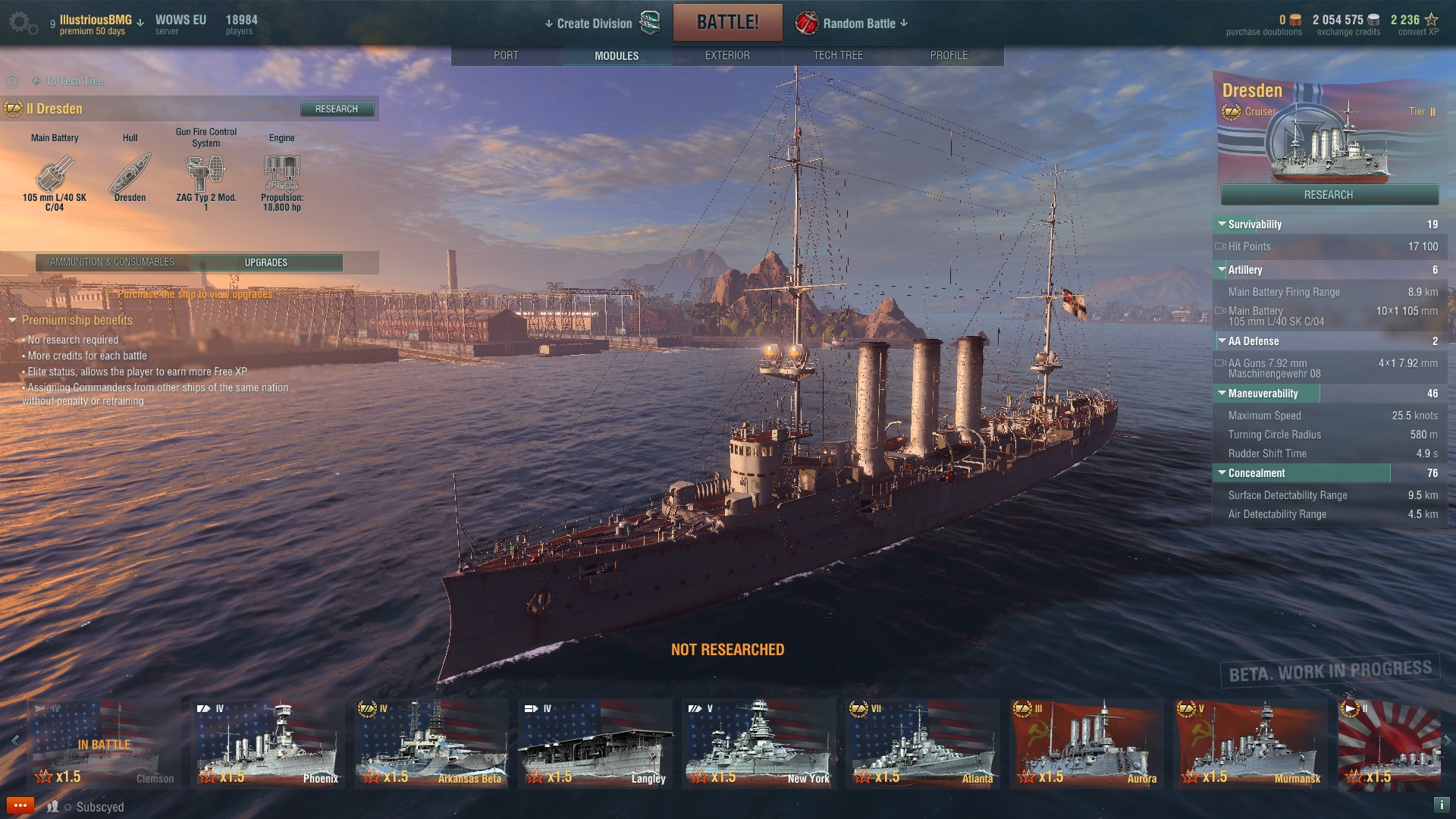Open the settings gear menu
The image size is (1456, 819).
[x=22, y=23]
